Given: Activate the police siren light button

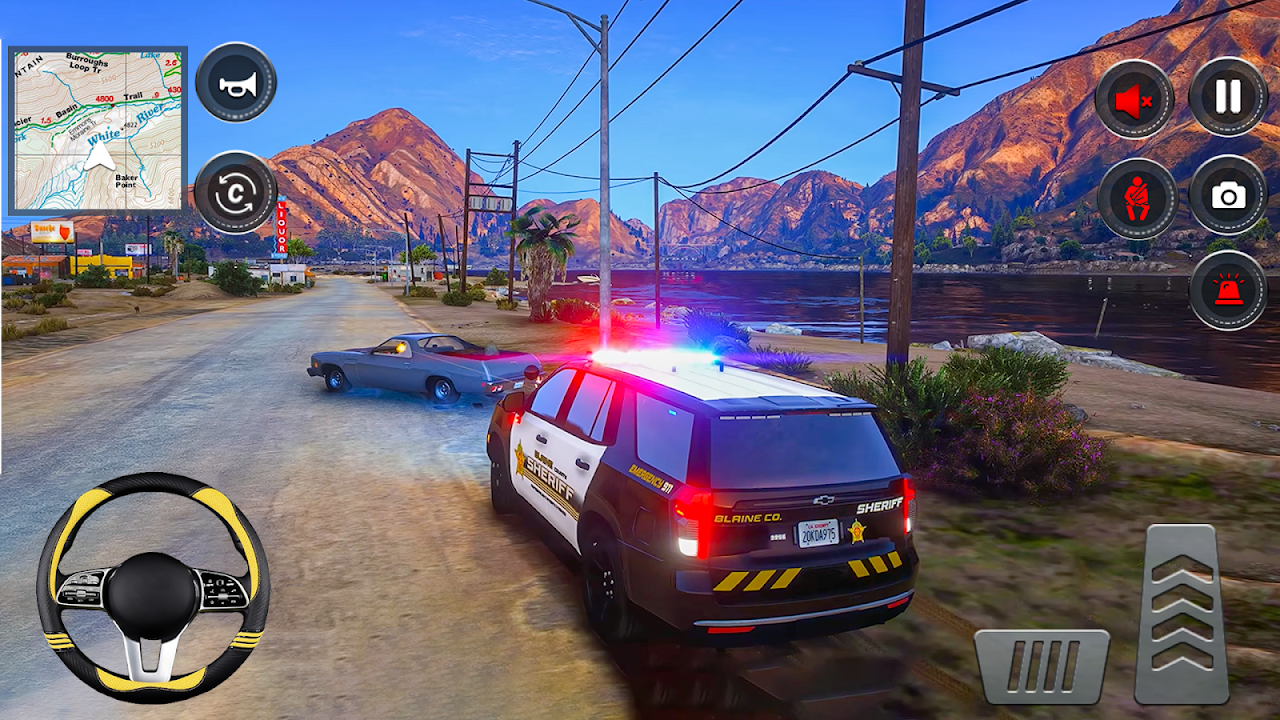Looking at the screenshot, I should pyautogui.click(x=1228, y=290).
